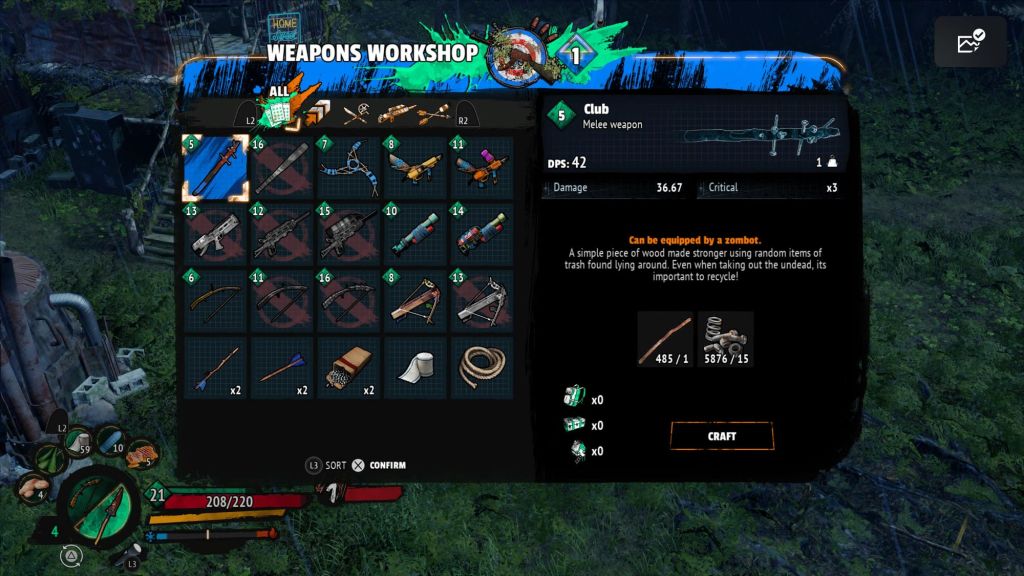Select the Club weapon slot
1024x576 pixels.
point(215,168)
